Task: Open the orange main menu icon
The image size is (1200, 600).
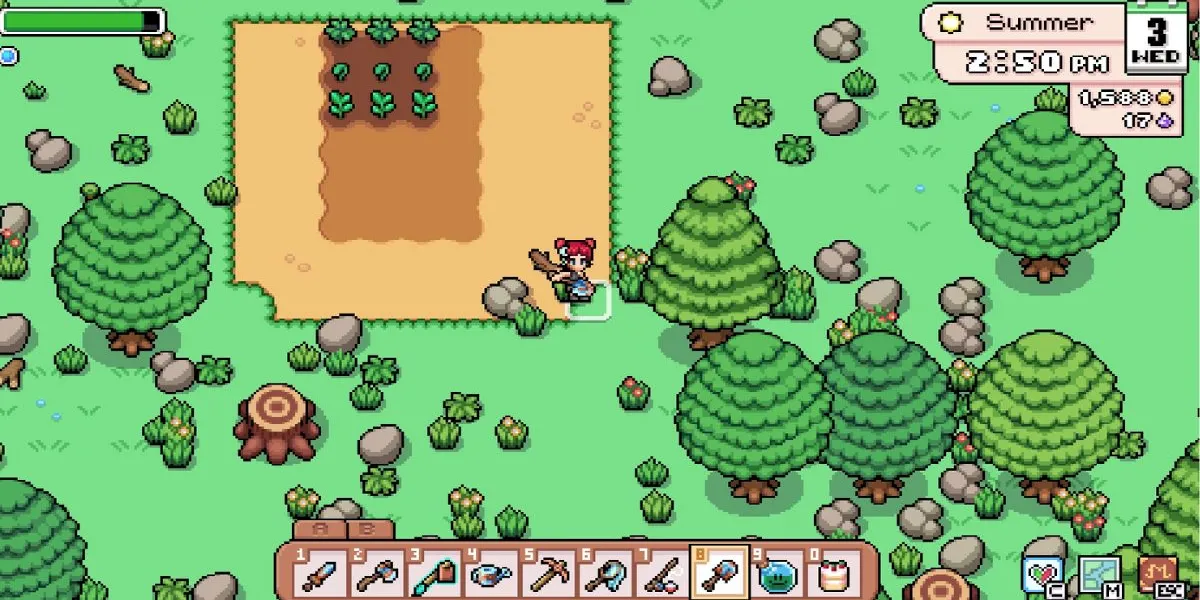Action: click(1157, 575)
